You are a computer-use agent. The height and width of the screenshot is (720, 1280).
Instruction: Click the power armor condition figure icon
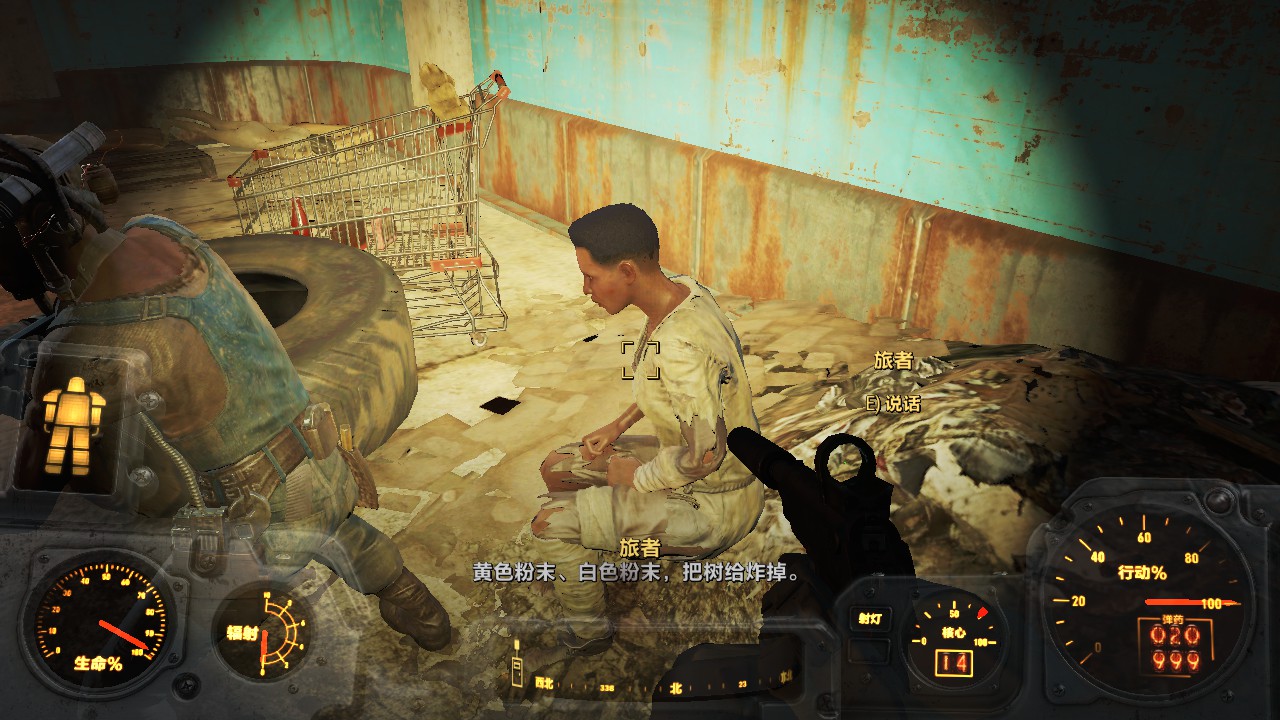(73, 424)
